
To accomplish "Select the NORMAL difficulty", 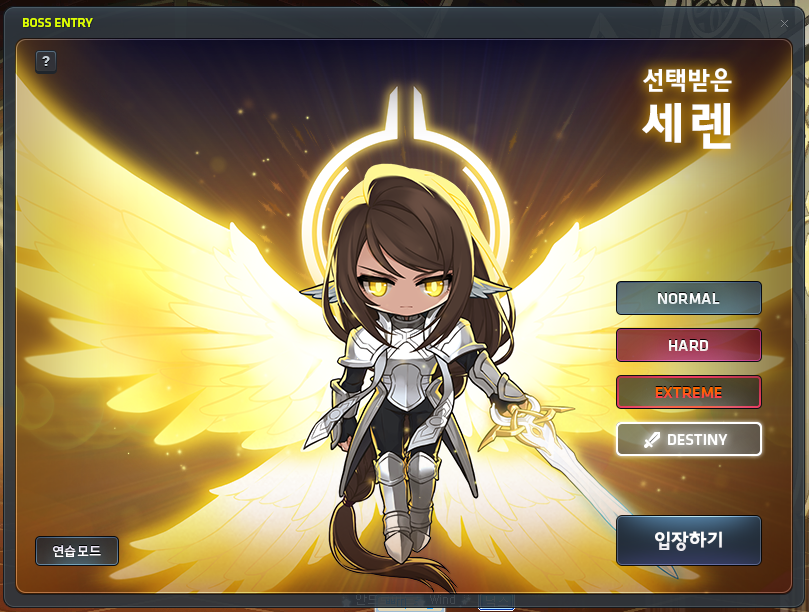I will click(688, 298).
